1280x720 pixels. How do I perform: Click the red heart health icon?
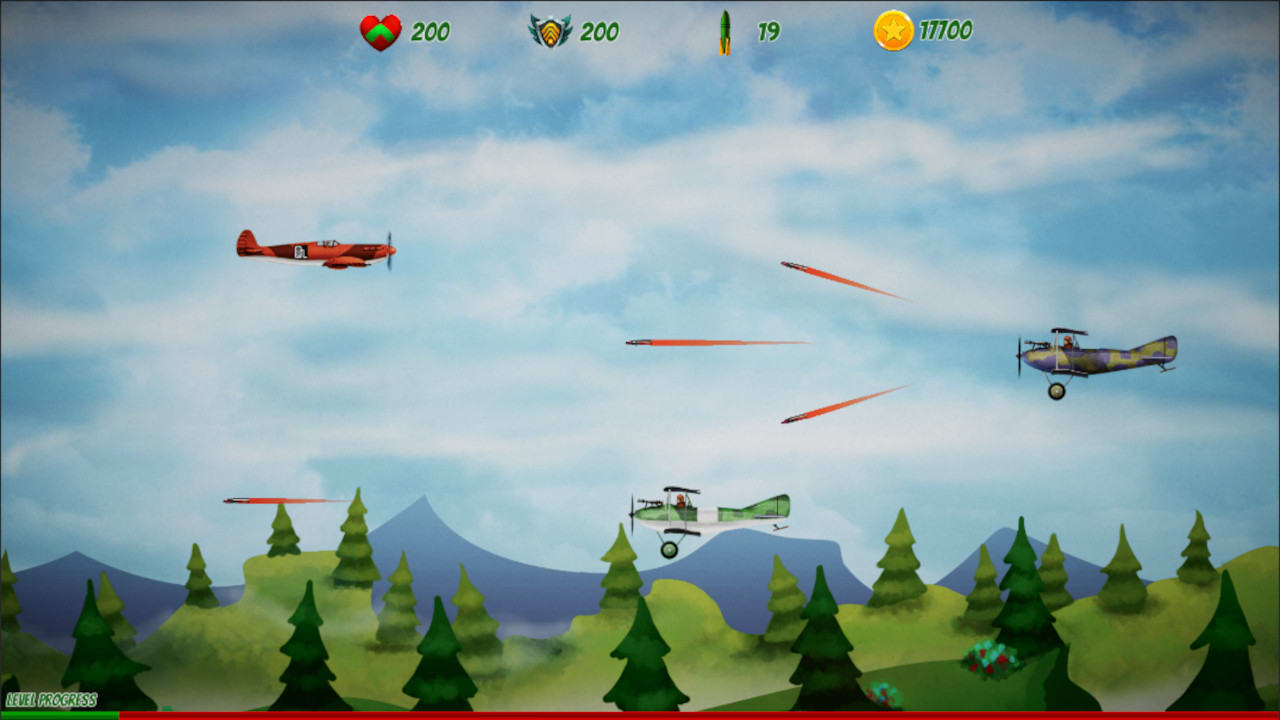(383, 30)
